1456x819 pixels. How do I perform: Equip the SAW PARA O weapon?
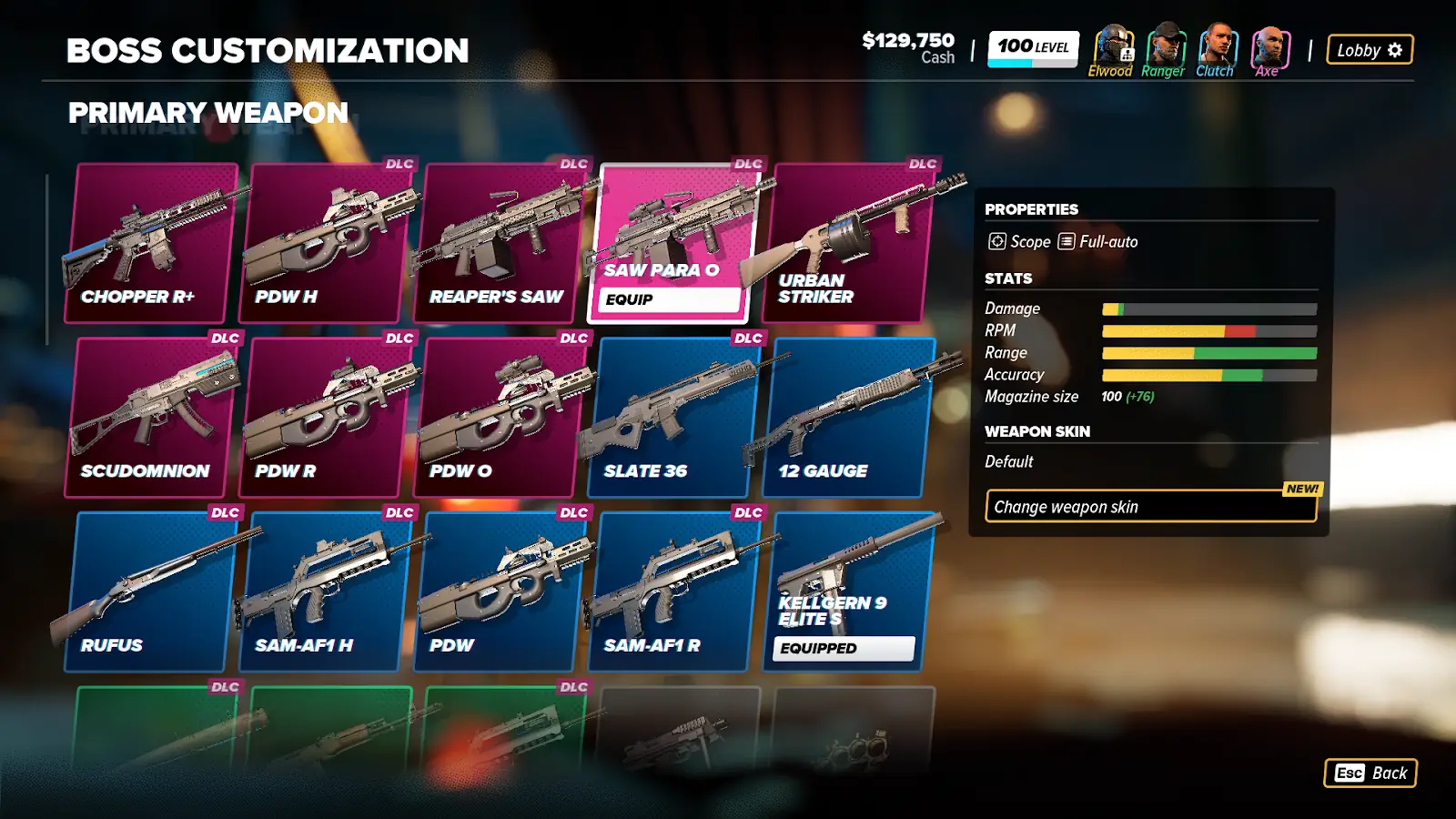click(x=669, y=299)
